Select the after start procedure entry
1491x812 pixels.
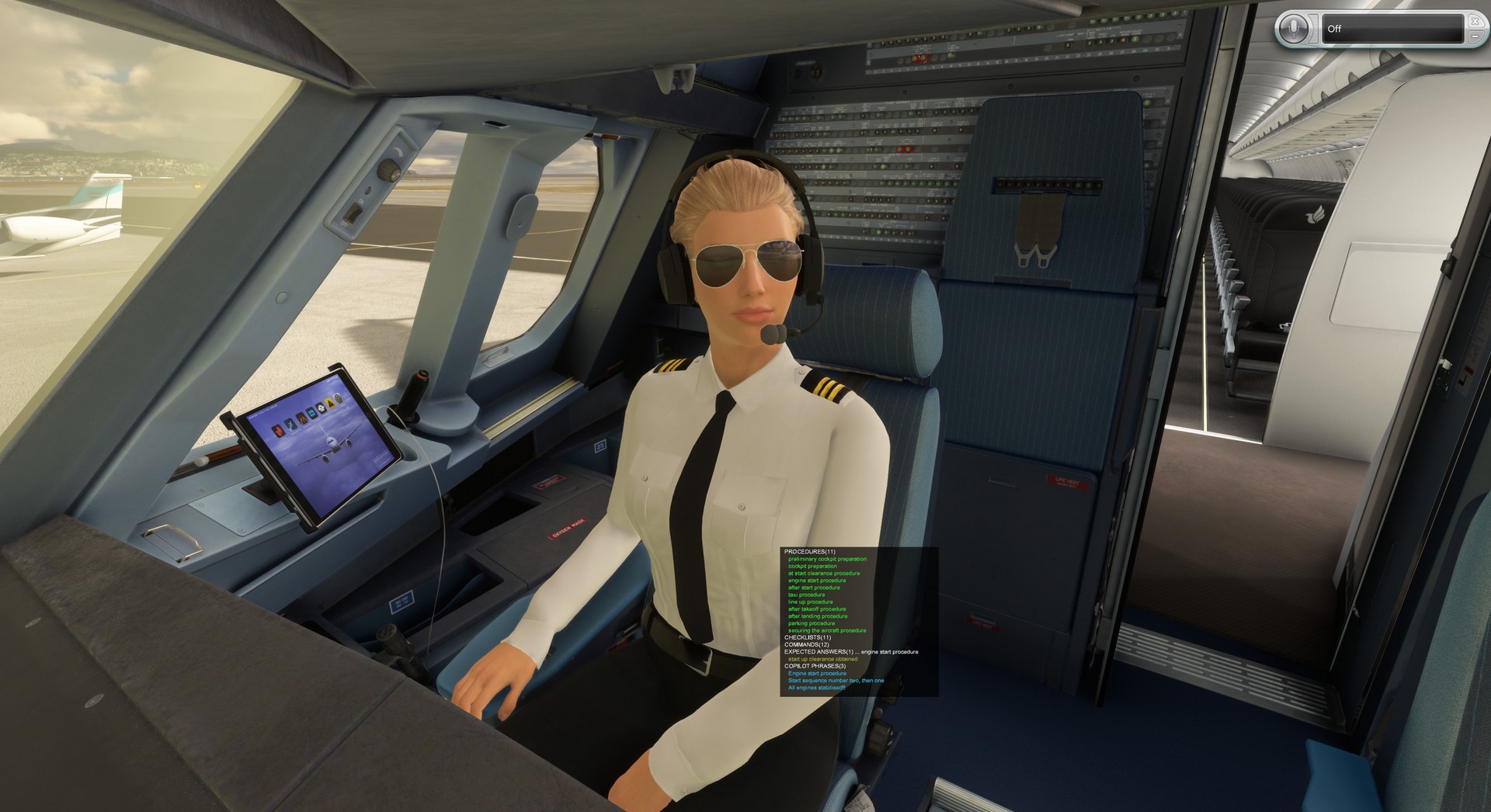click(x=814, y=588)
